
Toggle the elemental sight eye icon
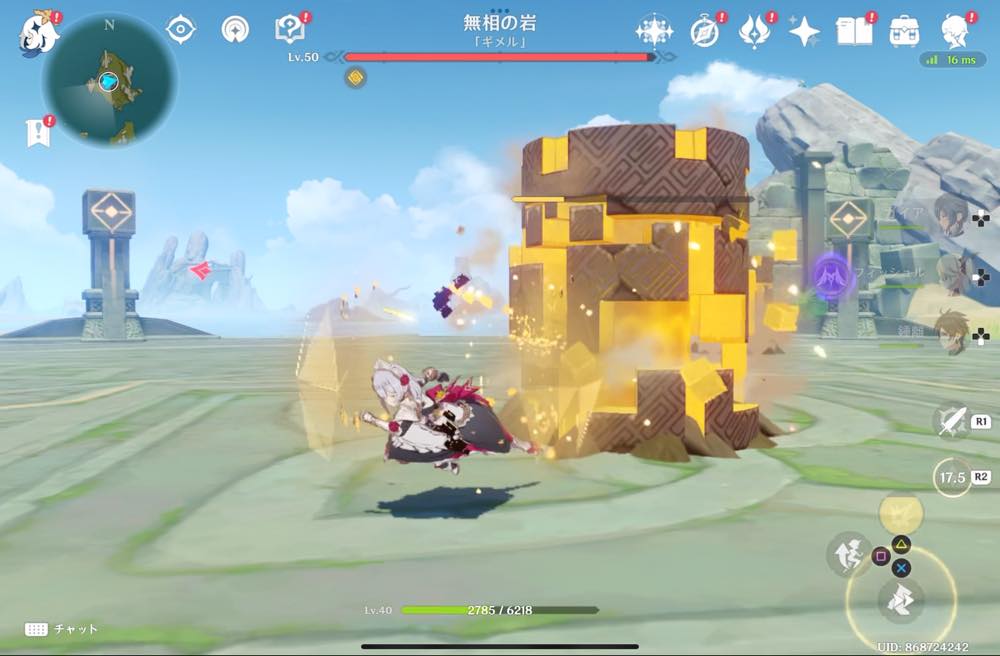point(180,30)
